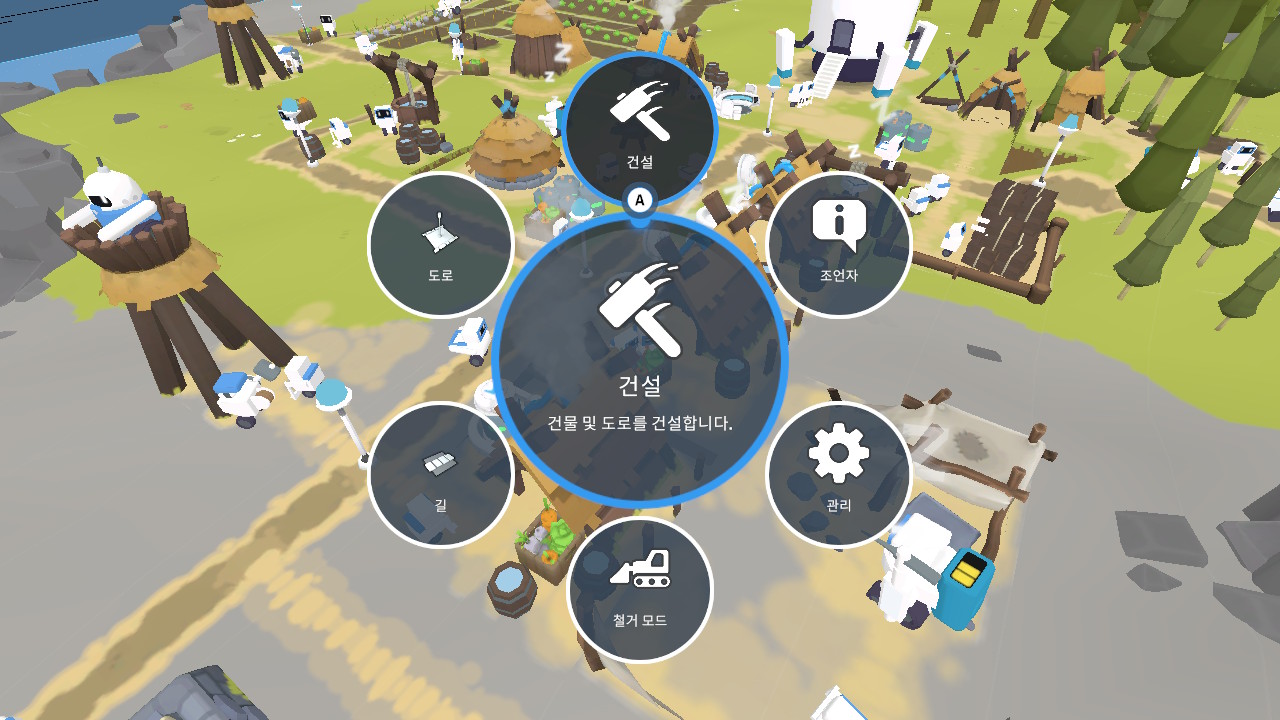1280x720 pixels.
Task: Click the 건설 label text in the center
Action: click(x=638, y=385)
